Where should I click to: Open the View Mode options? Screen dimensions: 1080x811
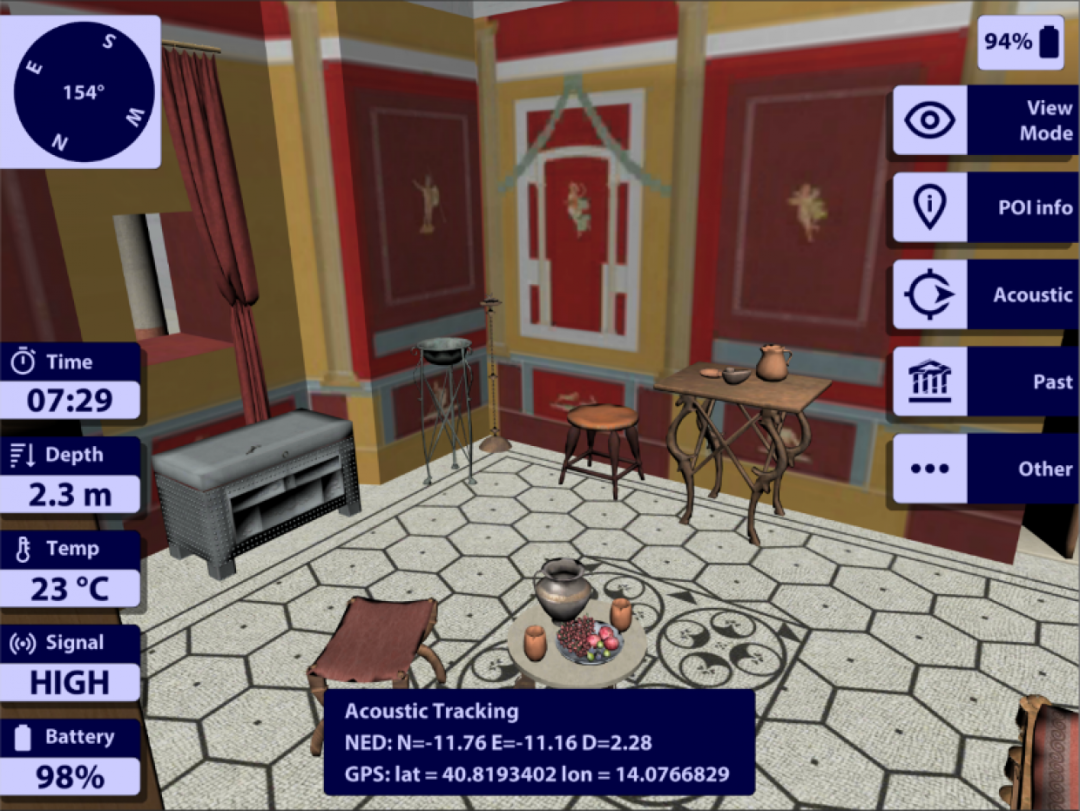(985, 120)
